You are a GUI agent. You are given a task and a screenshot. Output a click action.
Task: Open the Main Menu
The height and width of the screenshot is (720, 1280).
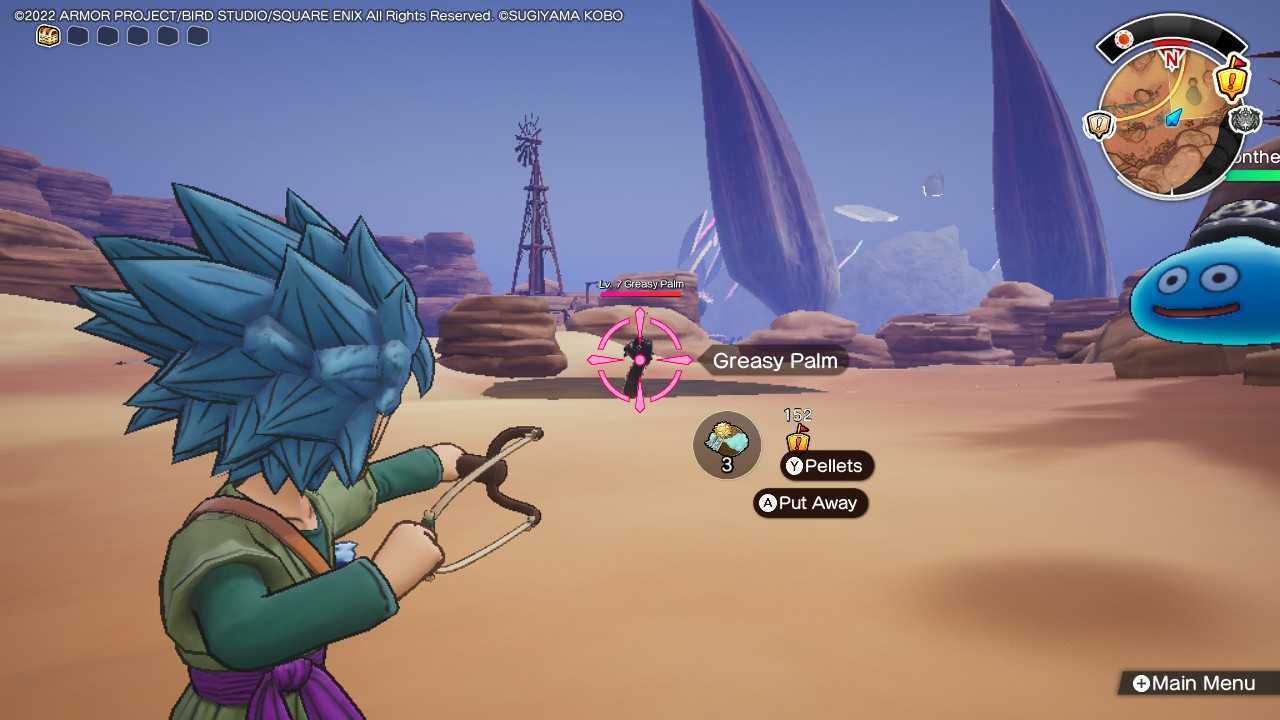click(x=1196, y=683)
